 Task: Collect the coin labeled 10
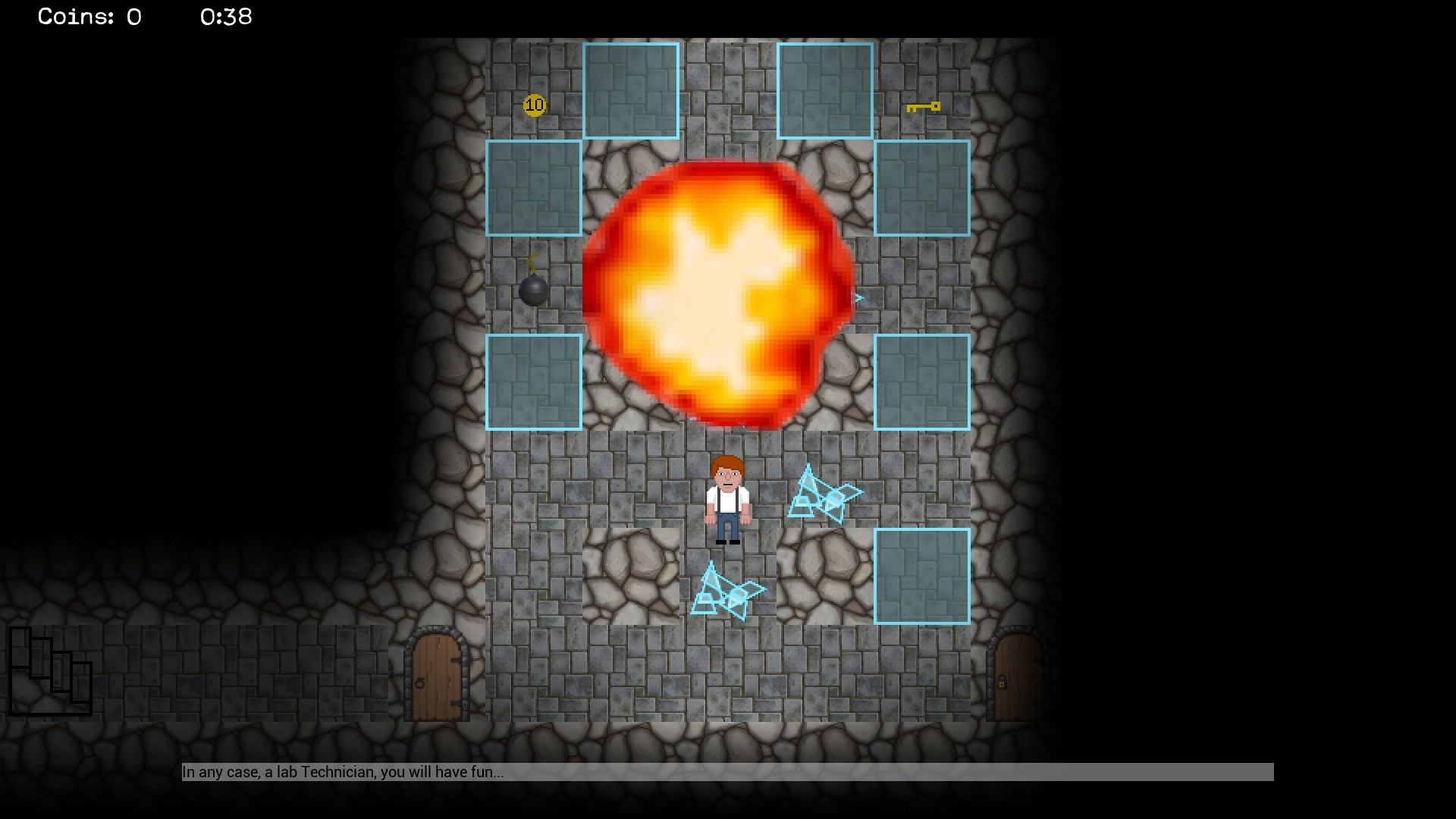tap(535, 105)
